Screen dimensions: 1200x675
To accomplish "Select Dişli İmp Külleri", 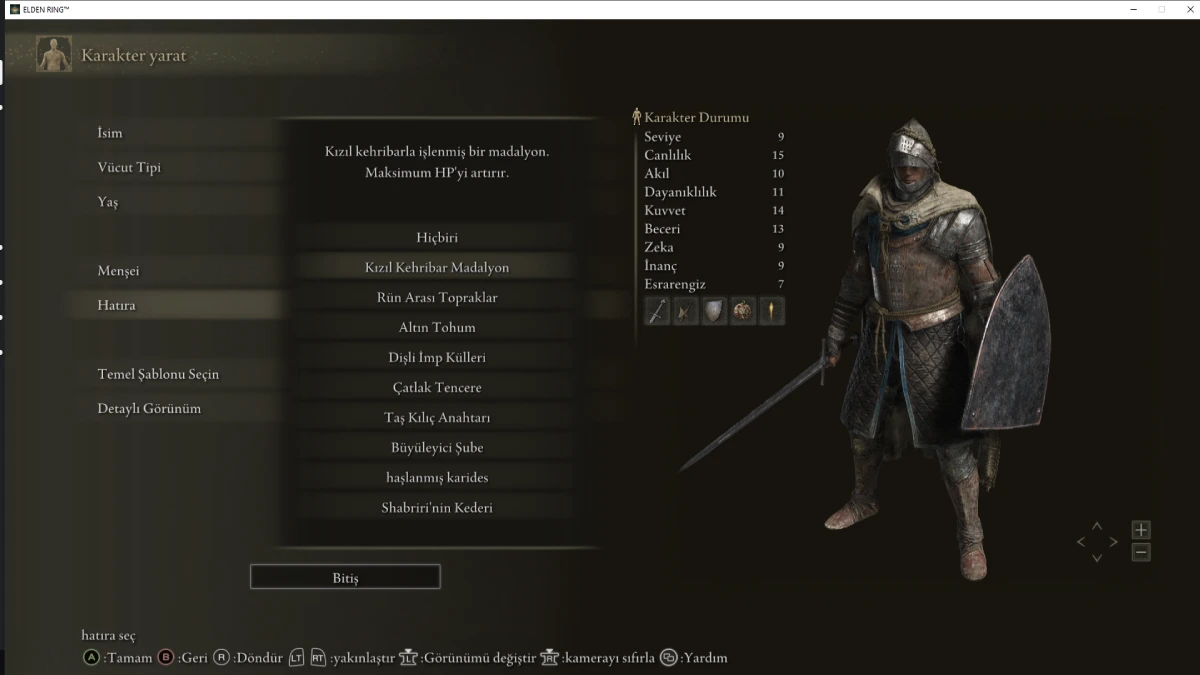I will (437, 358).
